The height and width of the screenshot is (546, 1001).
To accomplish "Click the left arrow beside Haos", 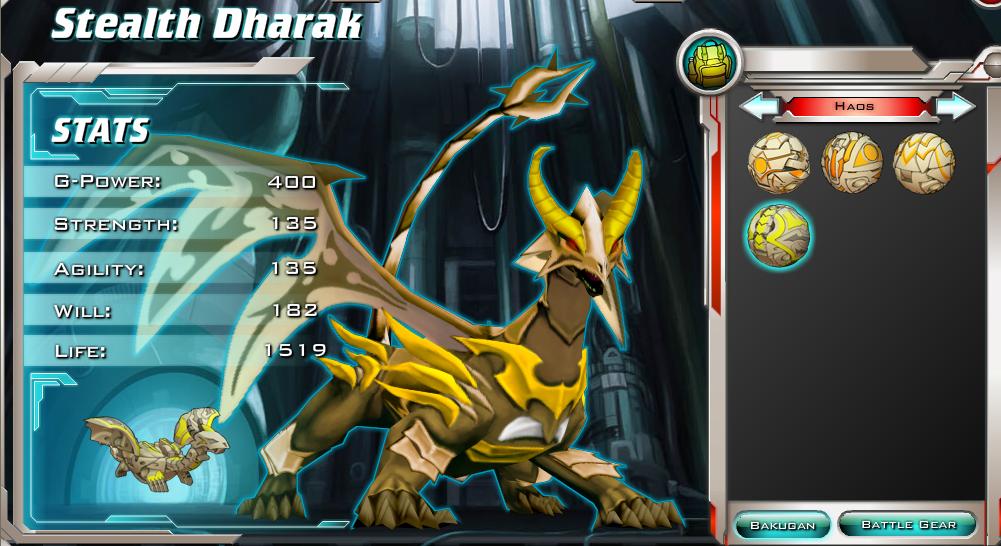I will 759,106.
